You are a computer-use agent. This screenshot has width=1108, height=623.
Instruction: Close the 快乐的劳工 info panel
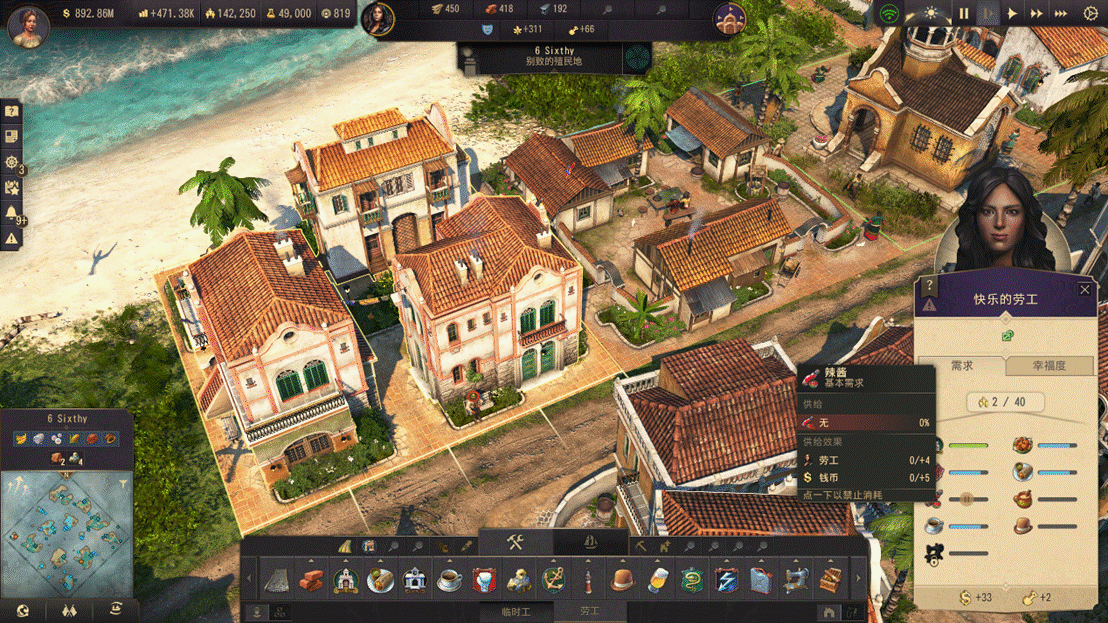pyautogui.click(x=1085, y=290)
